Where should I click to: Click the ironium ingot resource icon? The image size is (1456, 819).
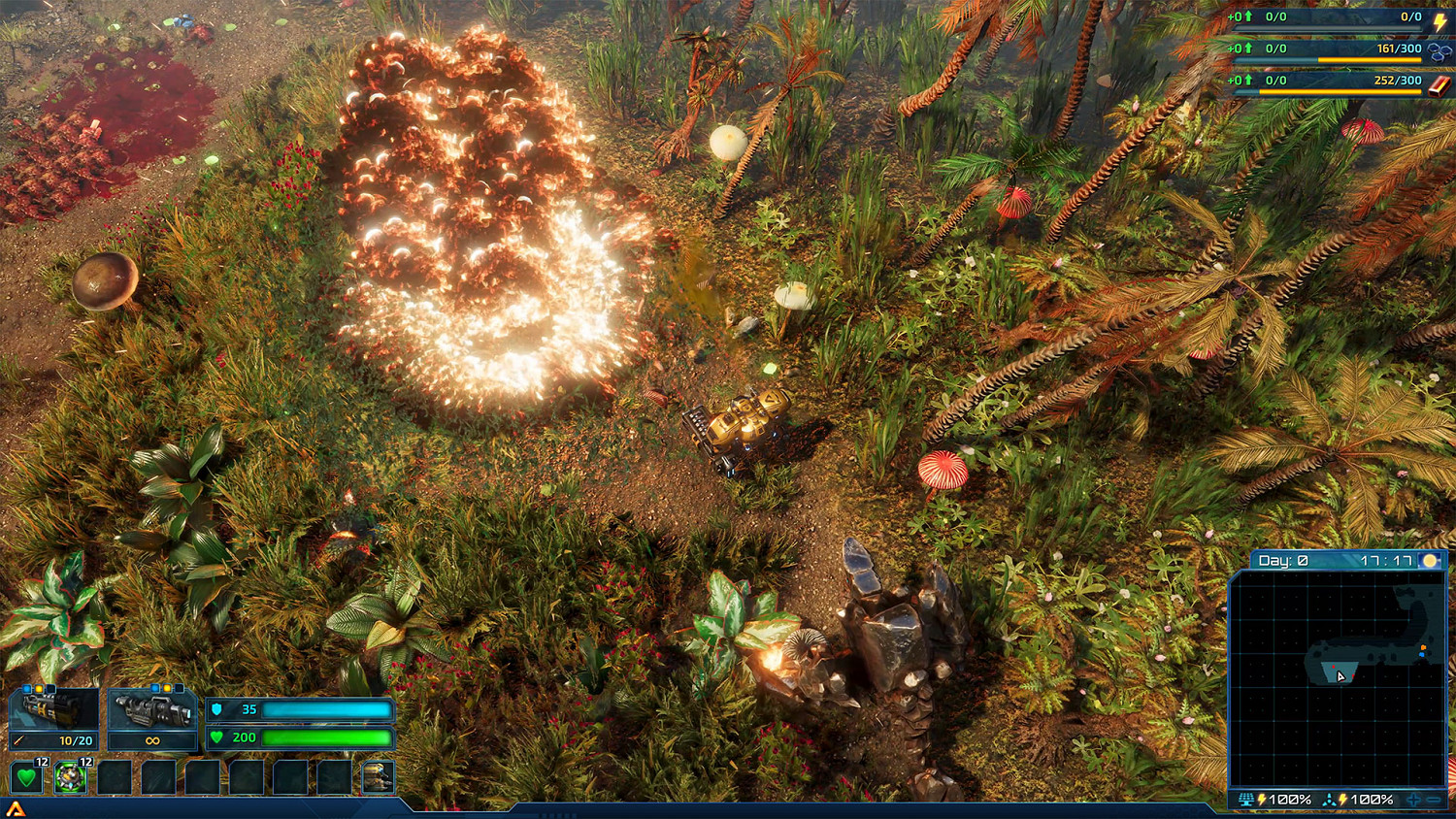[1439, 84]
